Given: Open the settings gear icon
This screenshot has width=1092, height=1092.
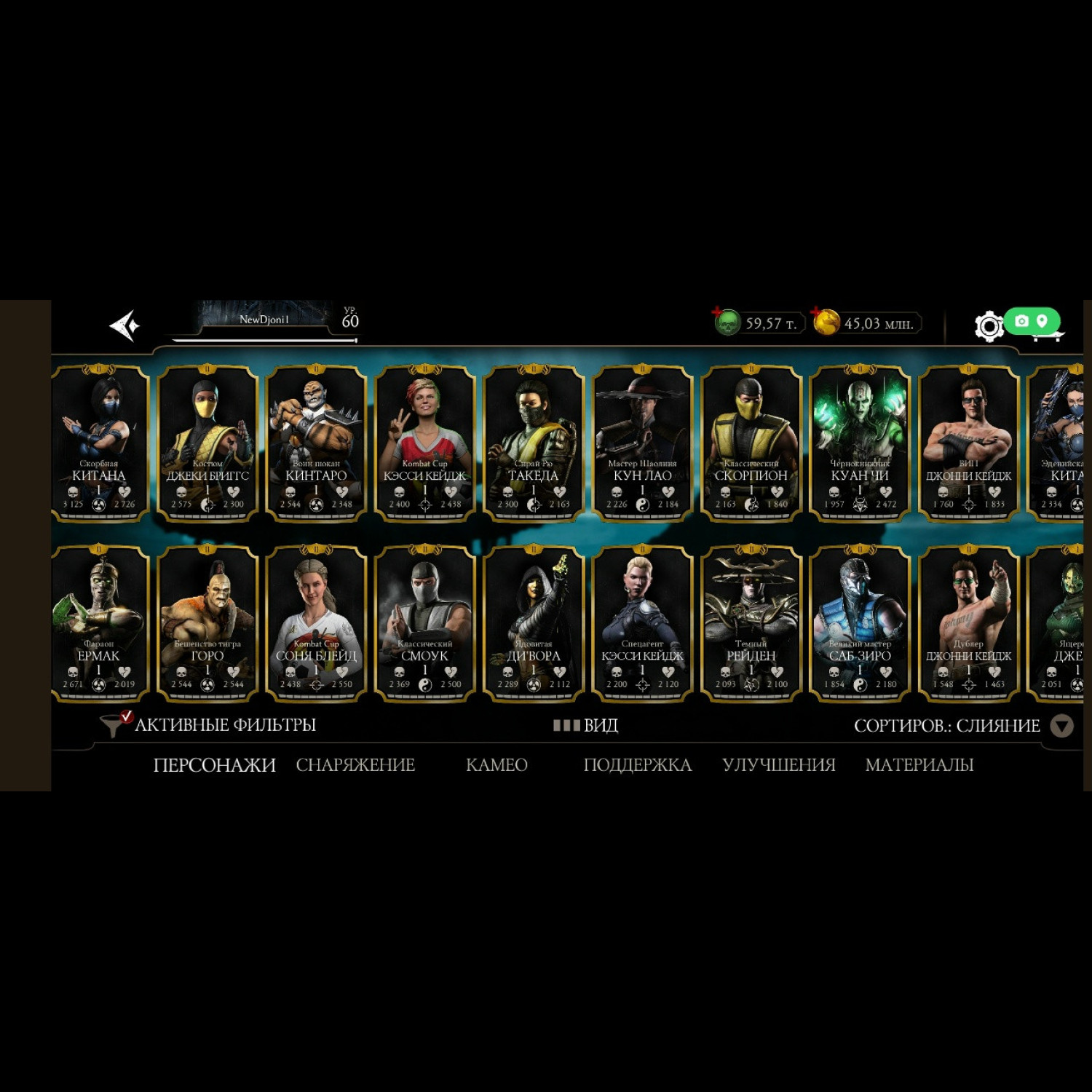Looking at the screenshot, I should (988, 326).
